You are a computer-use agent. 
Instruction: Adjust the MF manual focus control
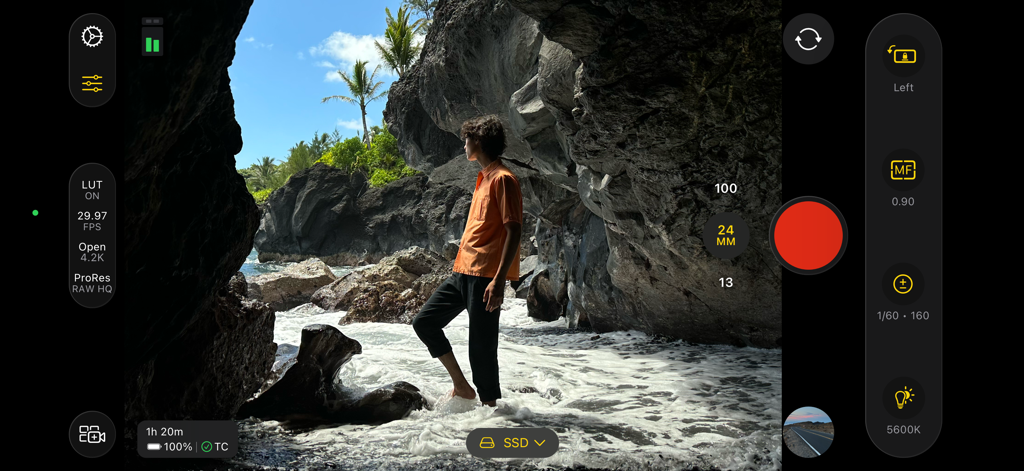pyautogui.click(x=903, y=171)
